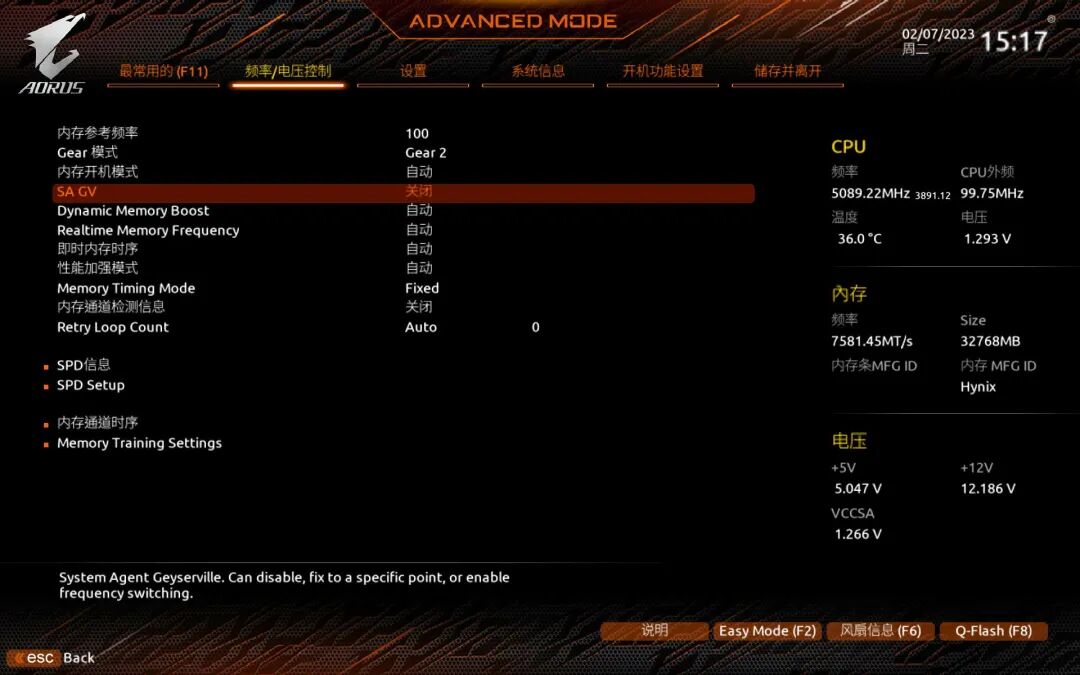Select the 系统信息 tab

coord(538,71)
